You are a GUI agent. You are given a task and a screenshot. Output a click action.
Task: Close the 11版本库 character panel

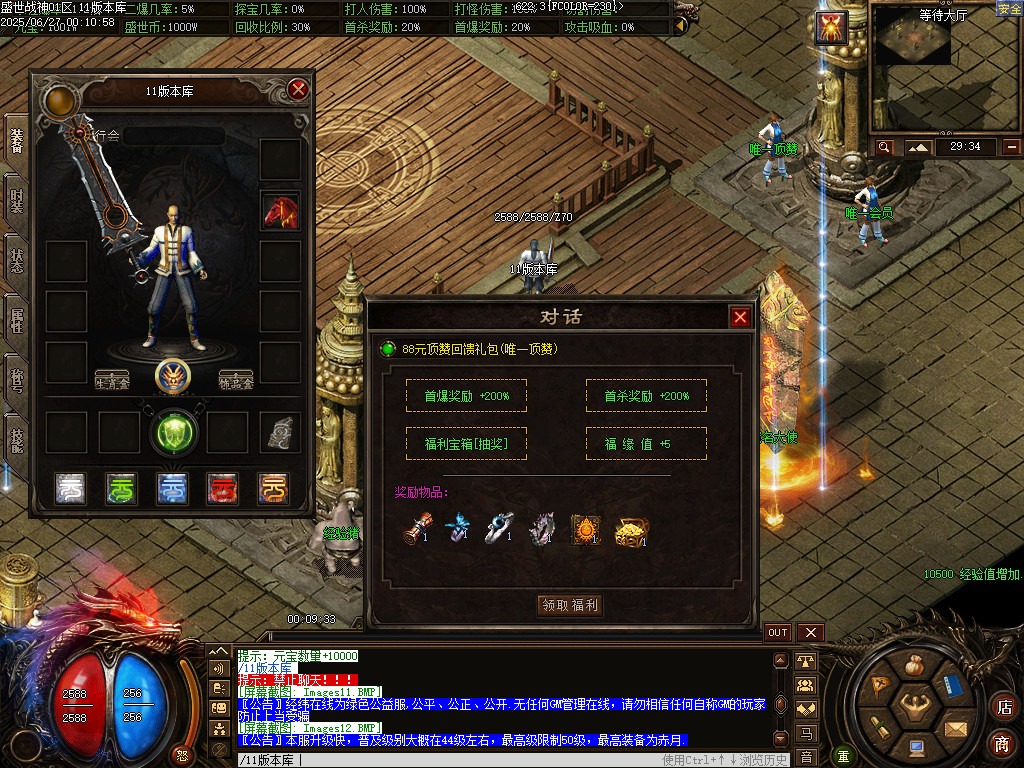[297, 90]
